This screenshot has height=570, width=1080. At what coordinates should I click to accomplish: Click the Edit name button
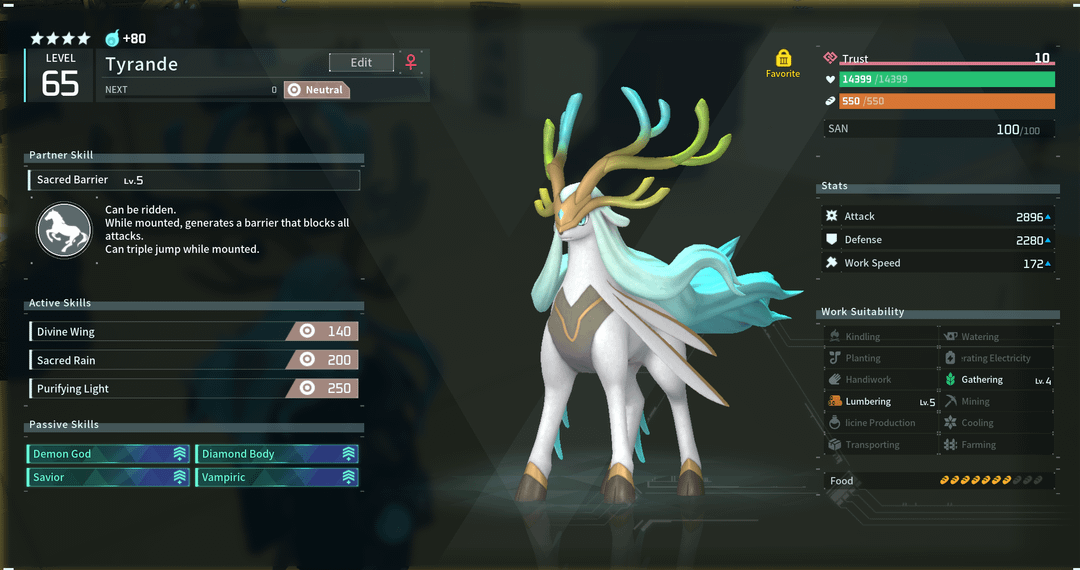pos(361,62)
